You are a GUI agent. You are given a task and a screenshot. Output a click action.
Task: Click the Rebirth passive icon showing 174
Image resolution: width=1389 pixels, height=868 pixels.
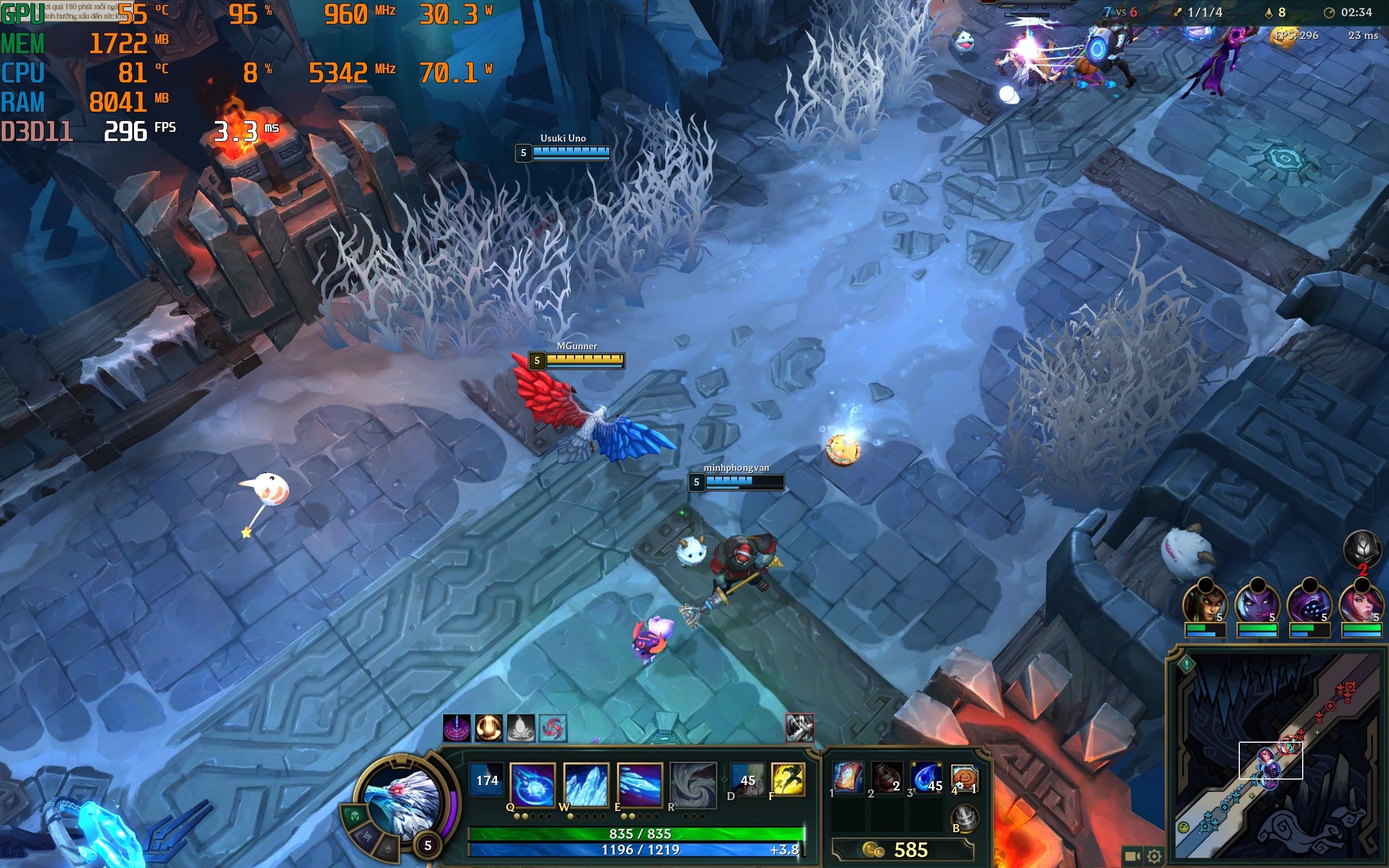[x=487, y=780]
